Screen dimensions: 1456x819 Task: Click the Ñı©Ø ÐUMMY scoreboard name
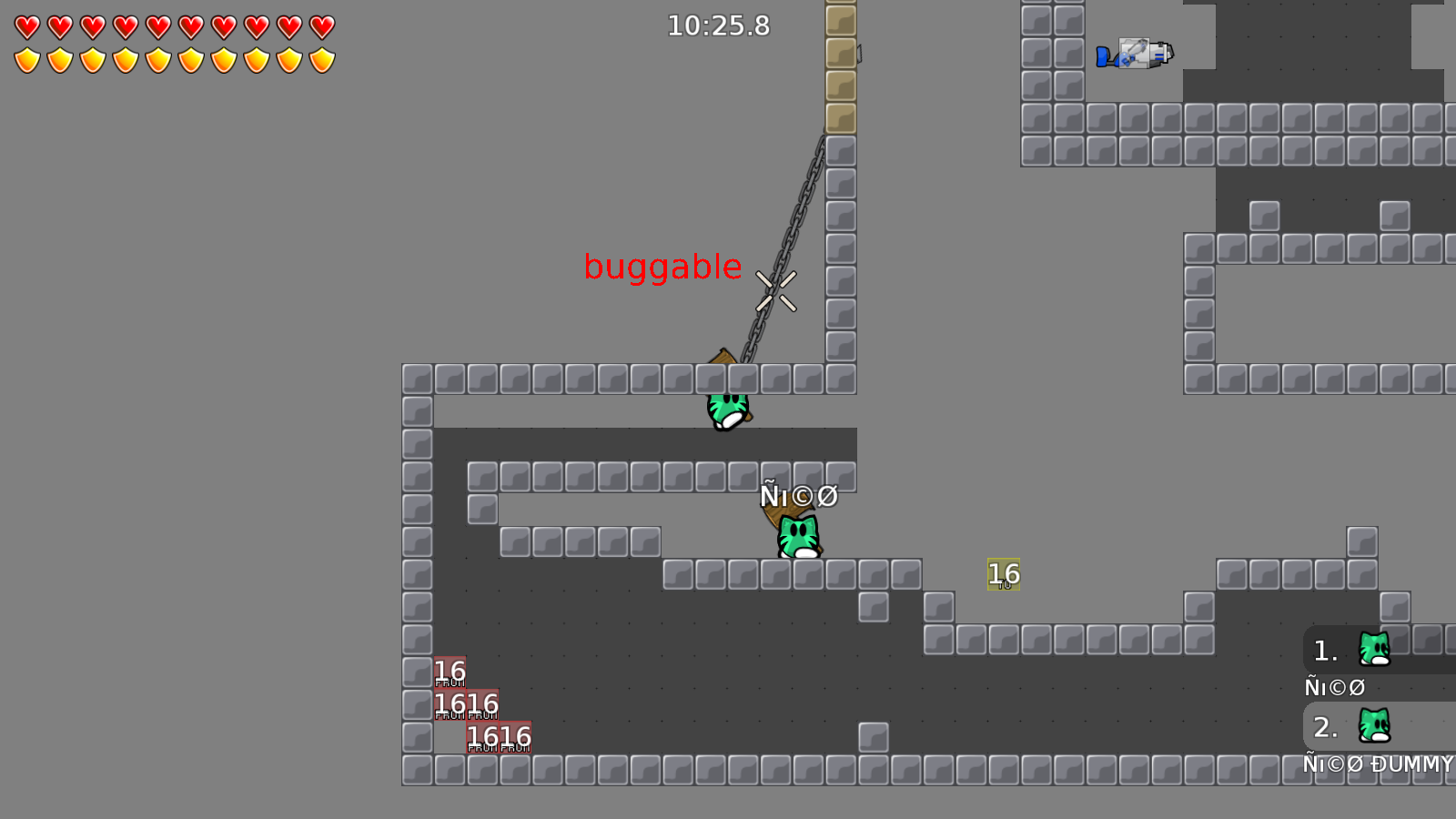1378,765
